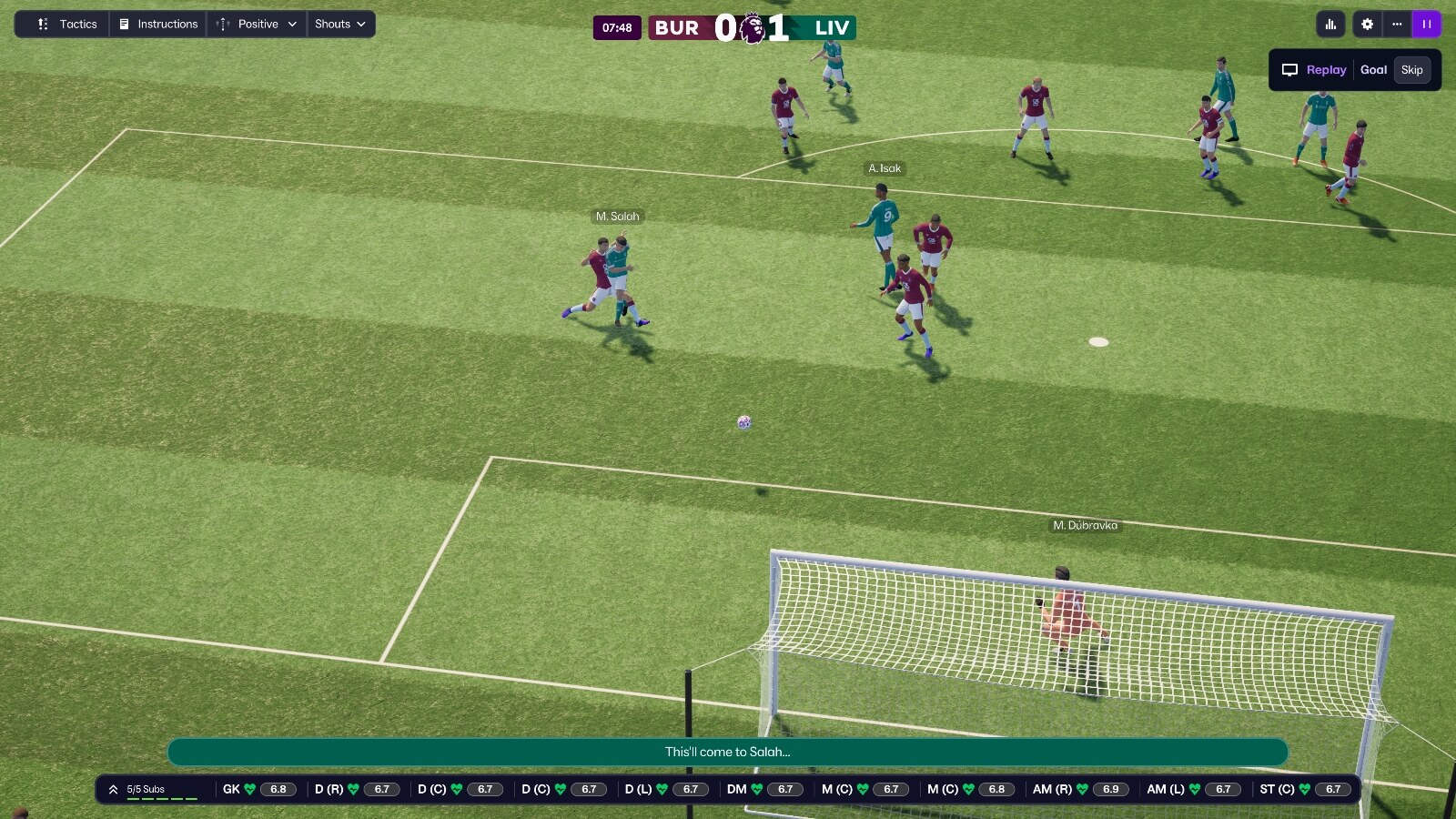The height and width of the screenshot is (819, 1456).
Task: Open match statistics via the bar chart icon
Action: pos(1330,24)
